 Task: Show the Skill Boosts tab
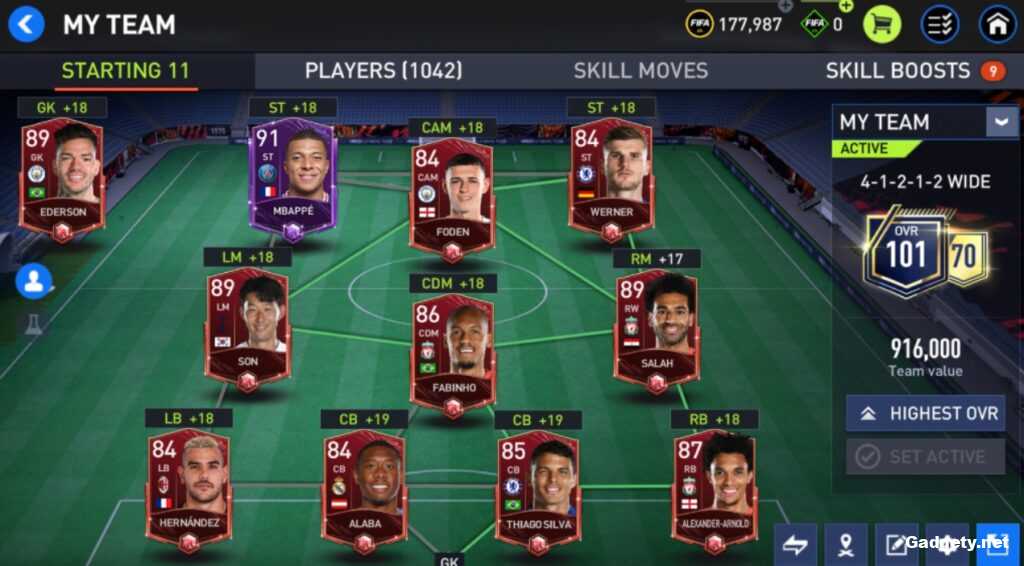point(897,71)
